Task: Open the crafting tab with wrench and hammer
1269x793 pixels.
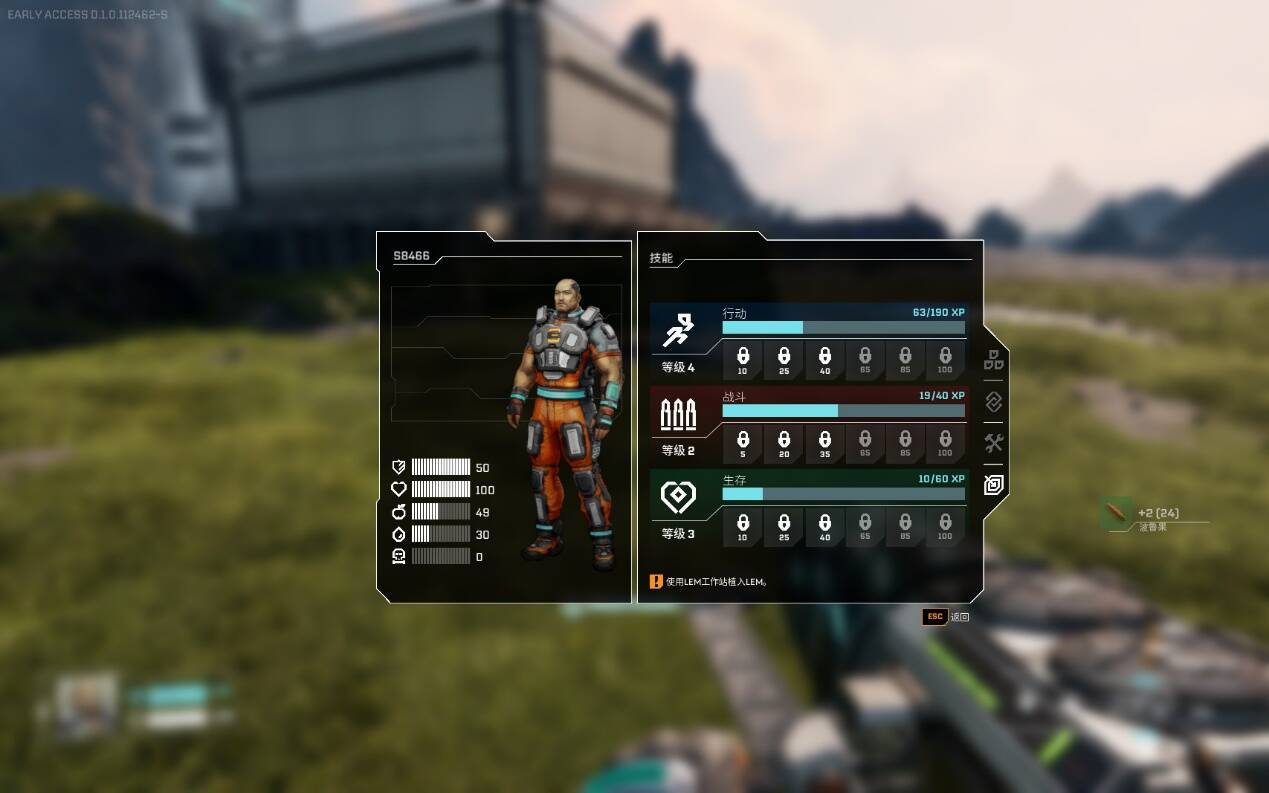Action: coord(994,443)
